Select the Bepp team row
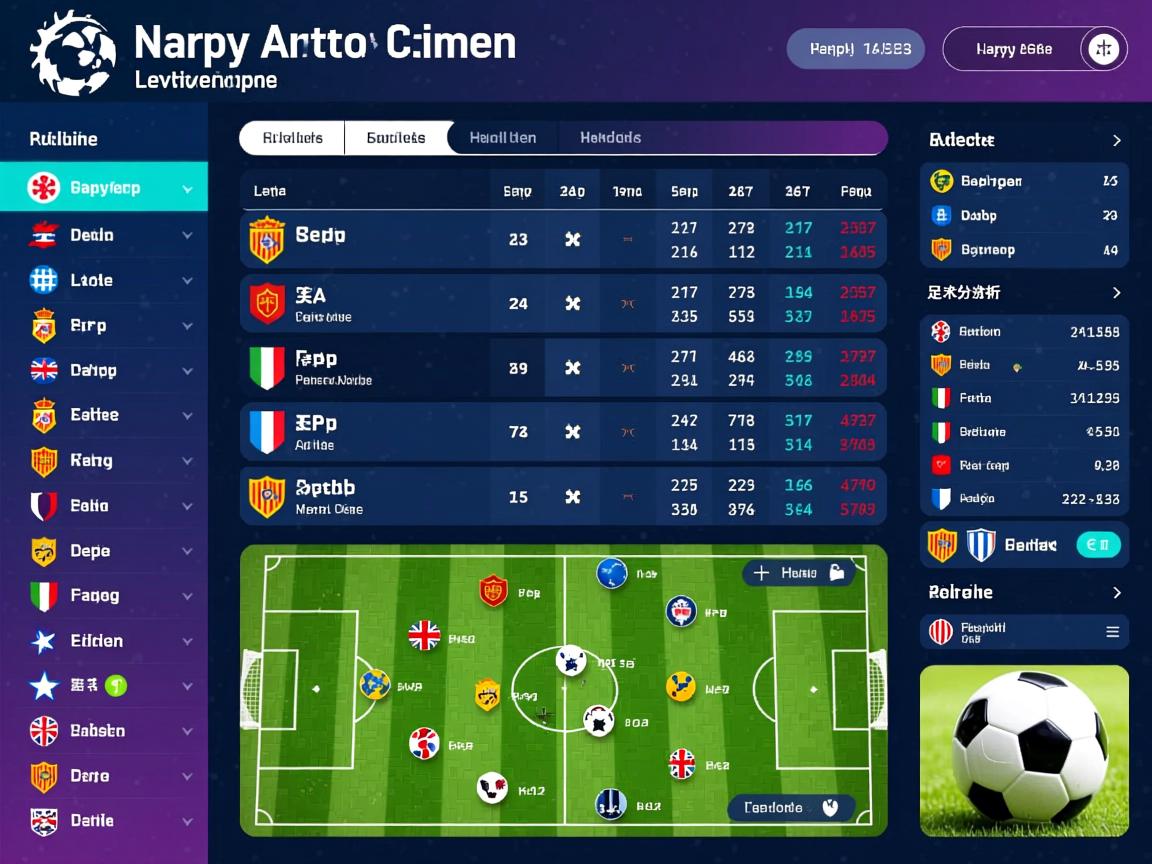The height and width of the screenshot is (864, 1152). coord(563,239)
